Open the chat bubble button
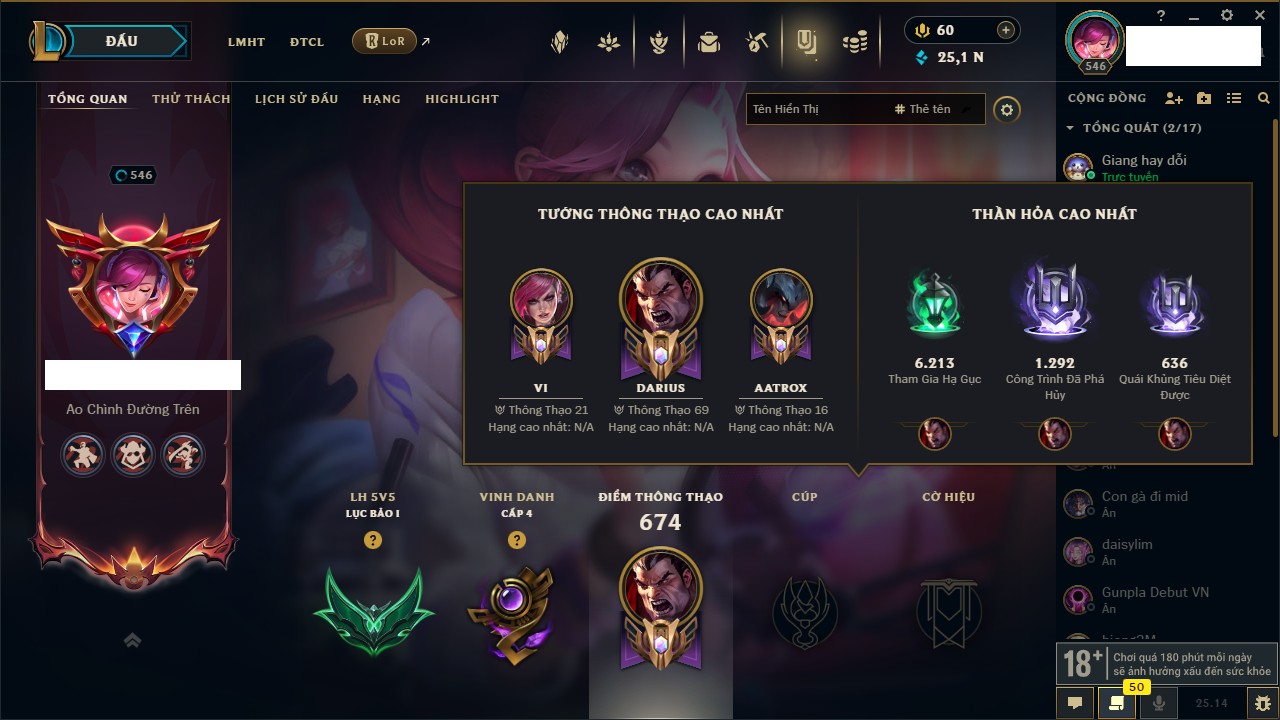1280x720 pixels. click(1075, 703)
